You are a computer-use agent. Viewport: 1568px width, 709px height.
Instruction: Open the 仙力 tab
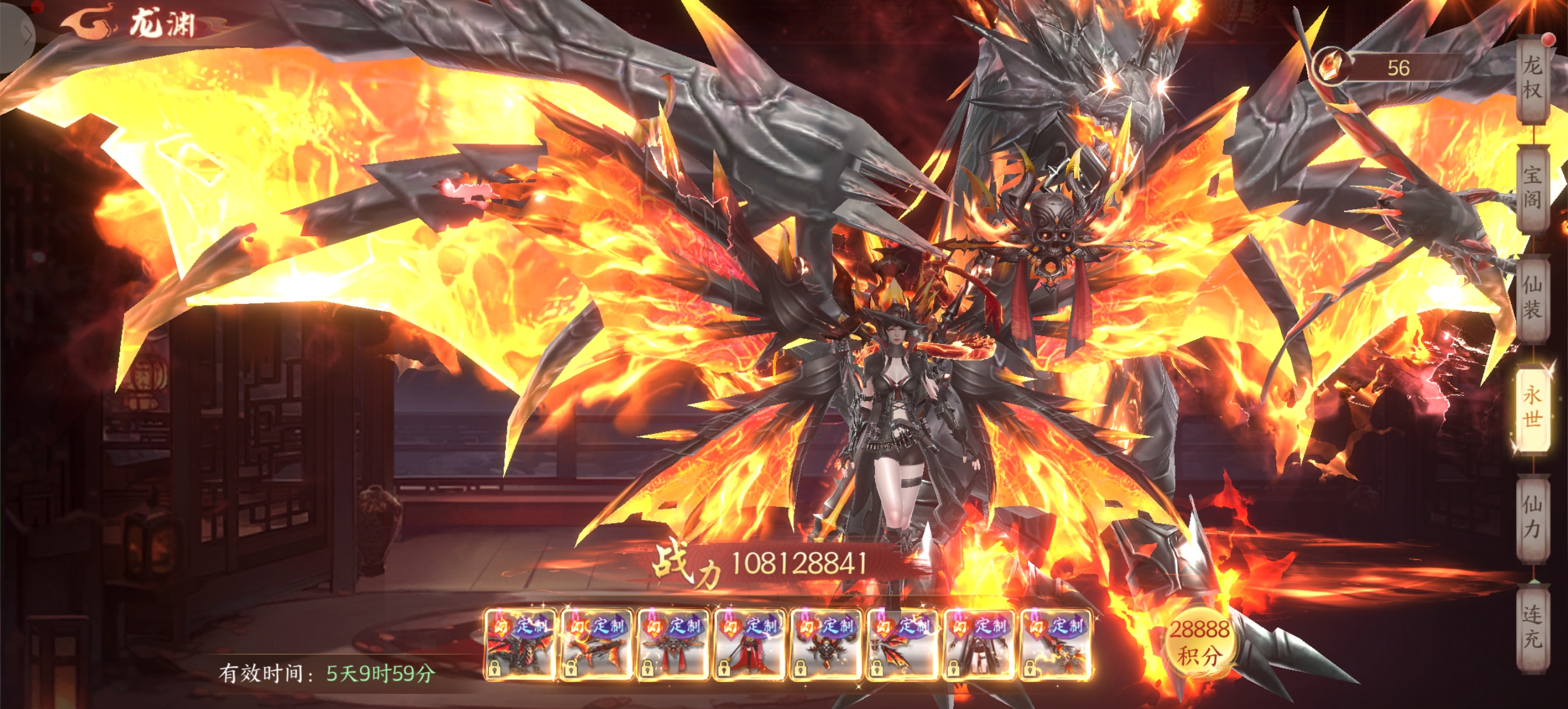click(1532, 516)
